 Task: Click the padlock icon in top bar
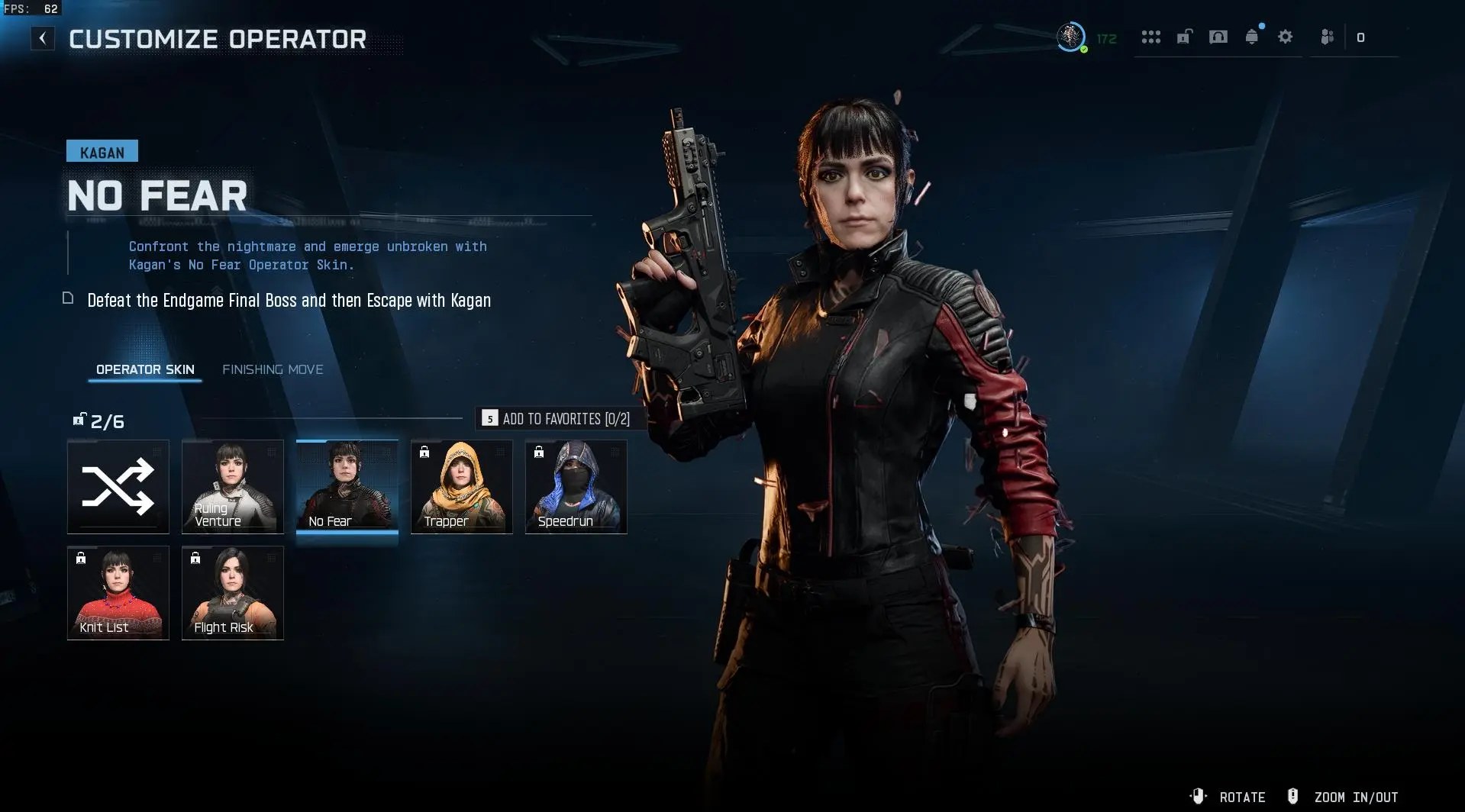point(1184,37)
